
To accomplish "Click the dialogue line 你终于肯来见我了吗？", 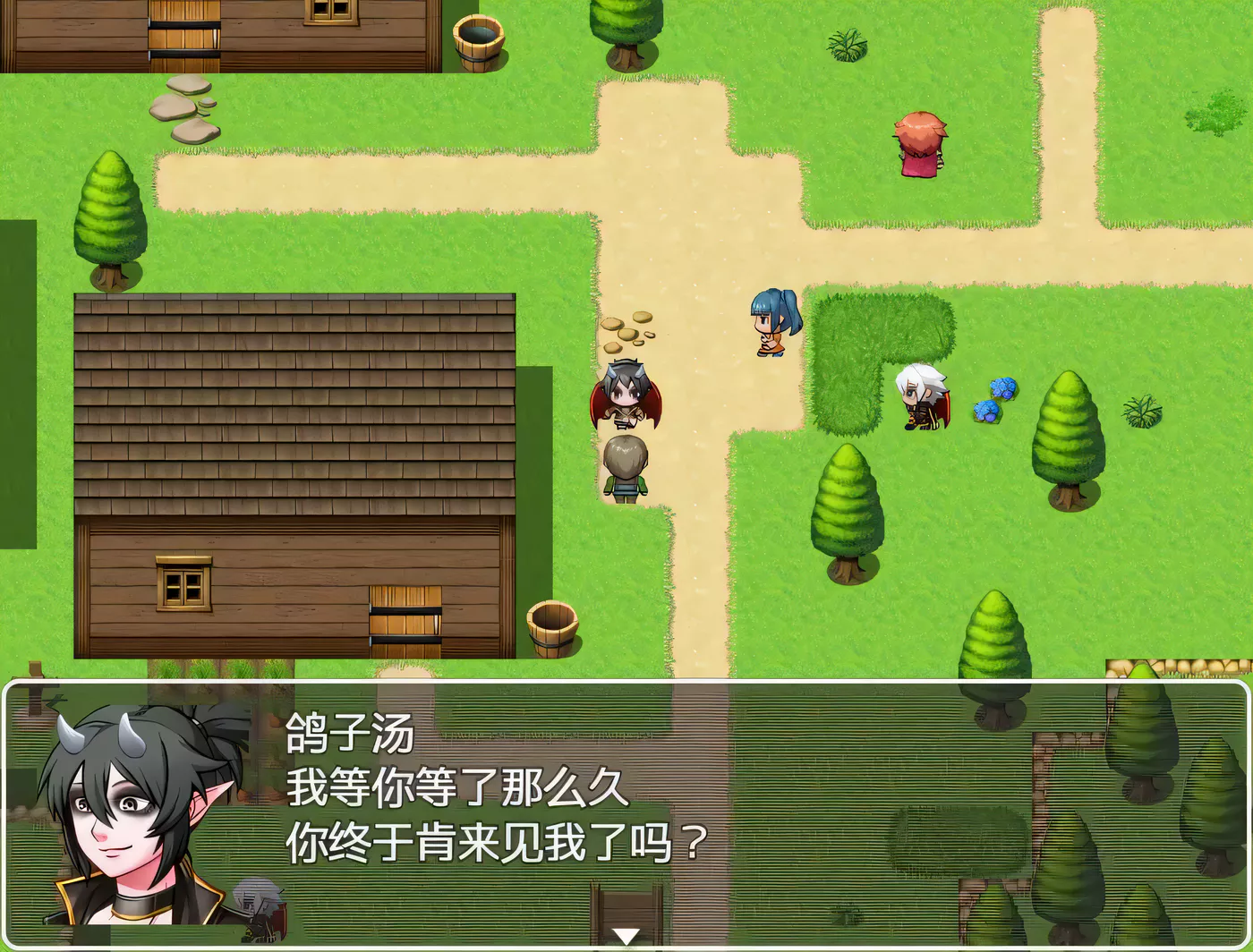I will tap(495, 839).
